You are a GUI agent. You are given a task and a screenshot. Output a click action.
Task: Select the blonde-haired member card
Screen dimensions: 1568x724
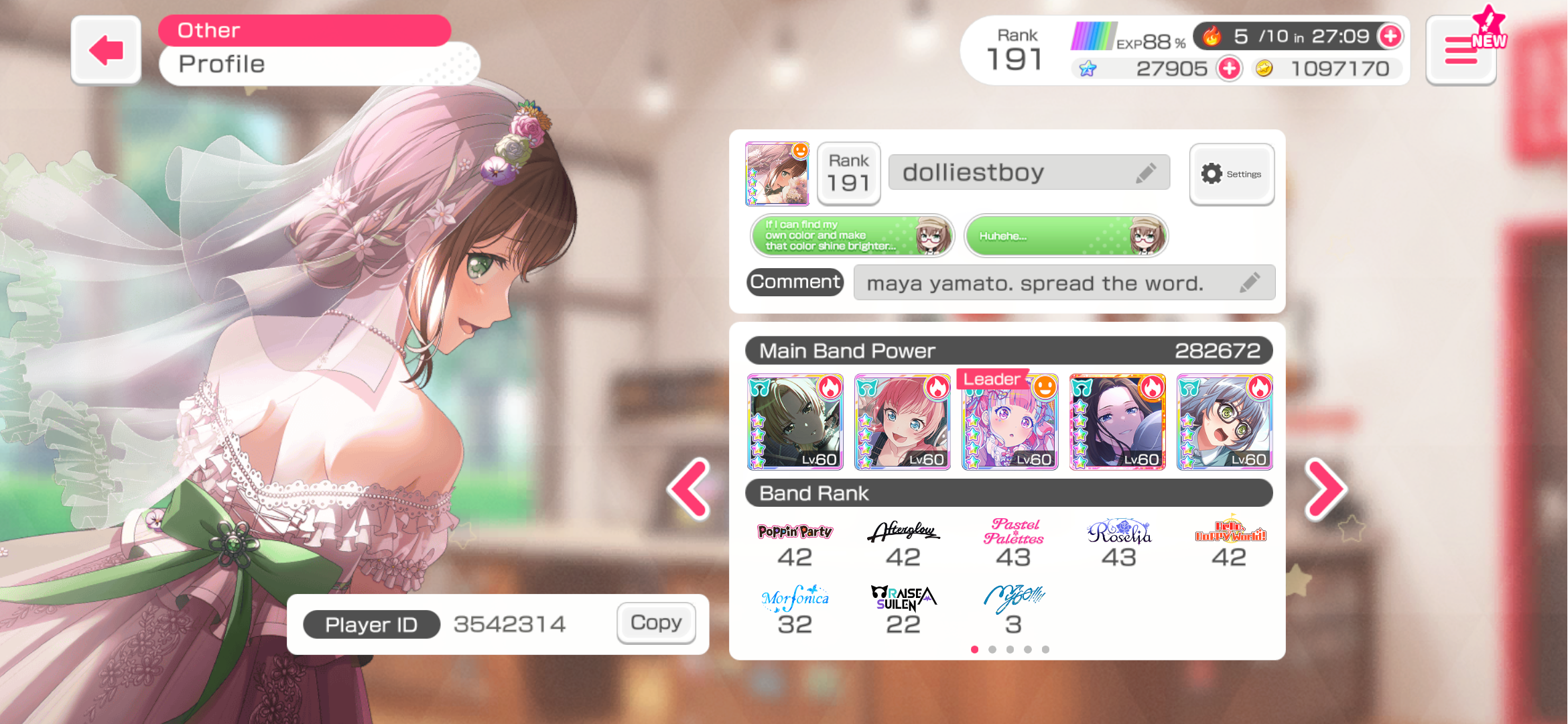coord(795,422)
